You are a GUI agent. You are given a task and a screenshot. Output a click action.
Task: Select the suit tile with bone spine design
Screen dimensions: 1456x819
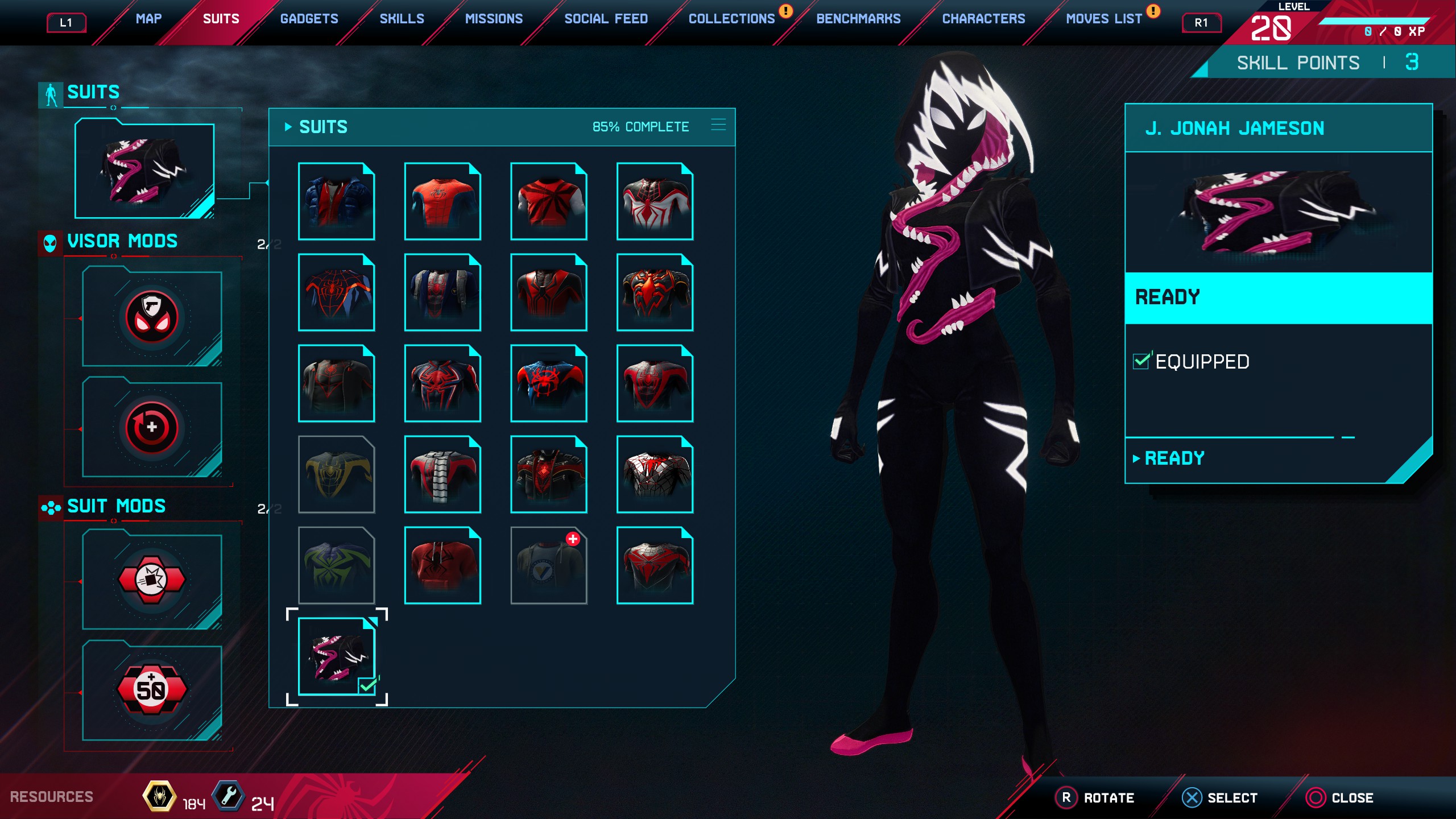click(x=442, y=474)
